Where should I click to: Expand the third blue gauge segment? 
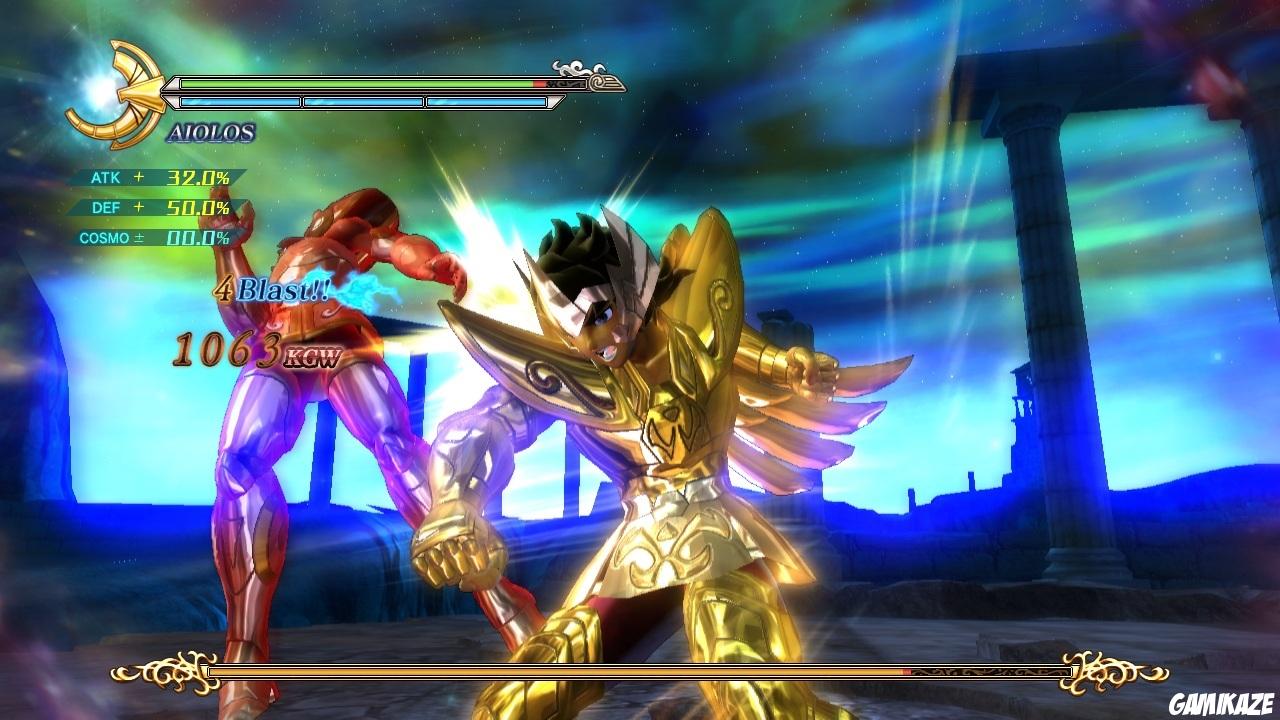point(484,100)
